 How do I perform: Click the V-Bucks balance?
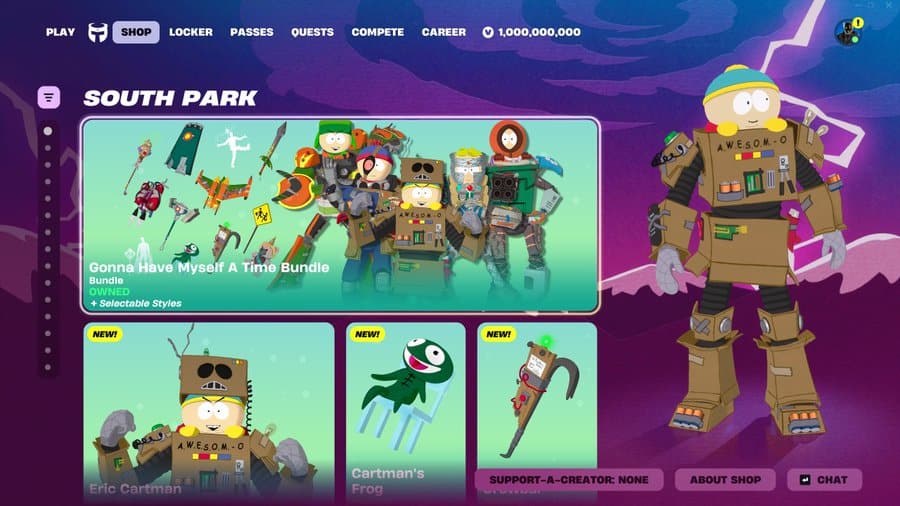531,32
